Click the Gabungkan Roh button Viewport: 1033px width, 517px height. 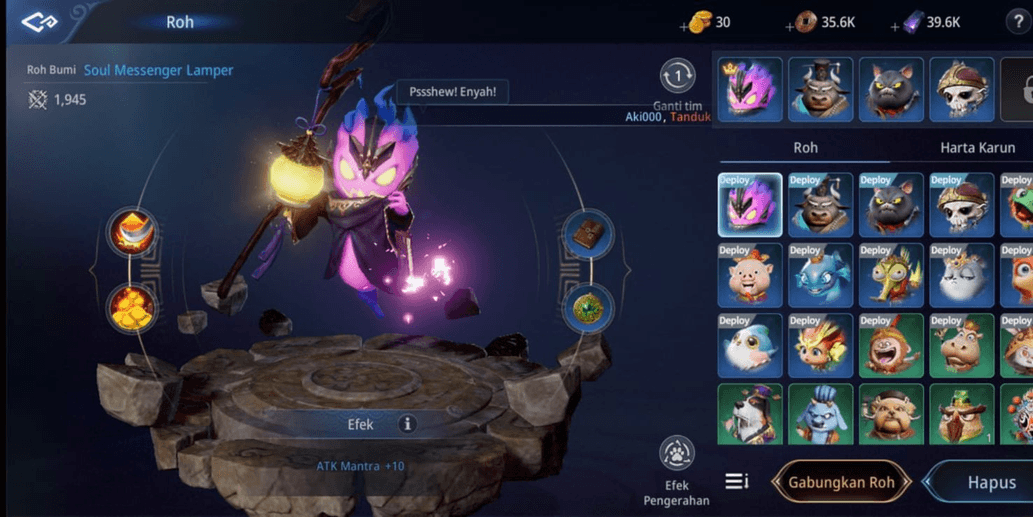841,482
